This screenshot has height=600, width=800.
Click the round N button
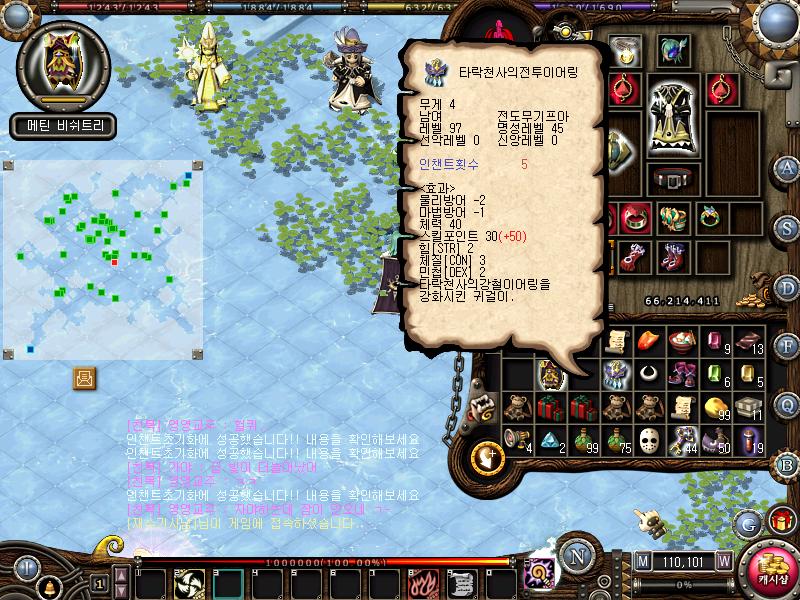coord(576,556)
